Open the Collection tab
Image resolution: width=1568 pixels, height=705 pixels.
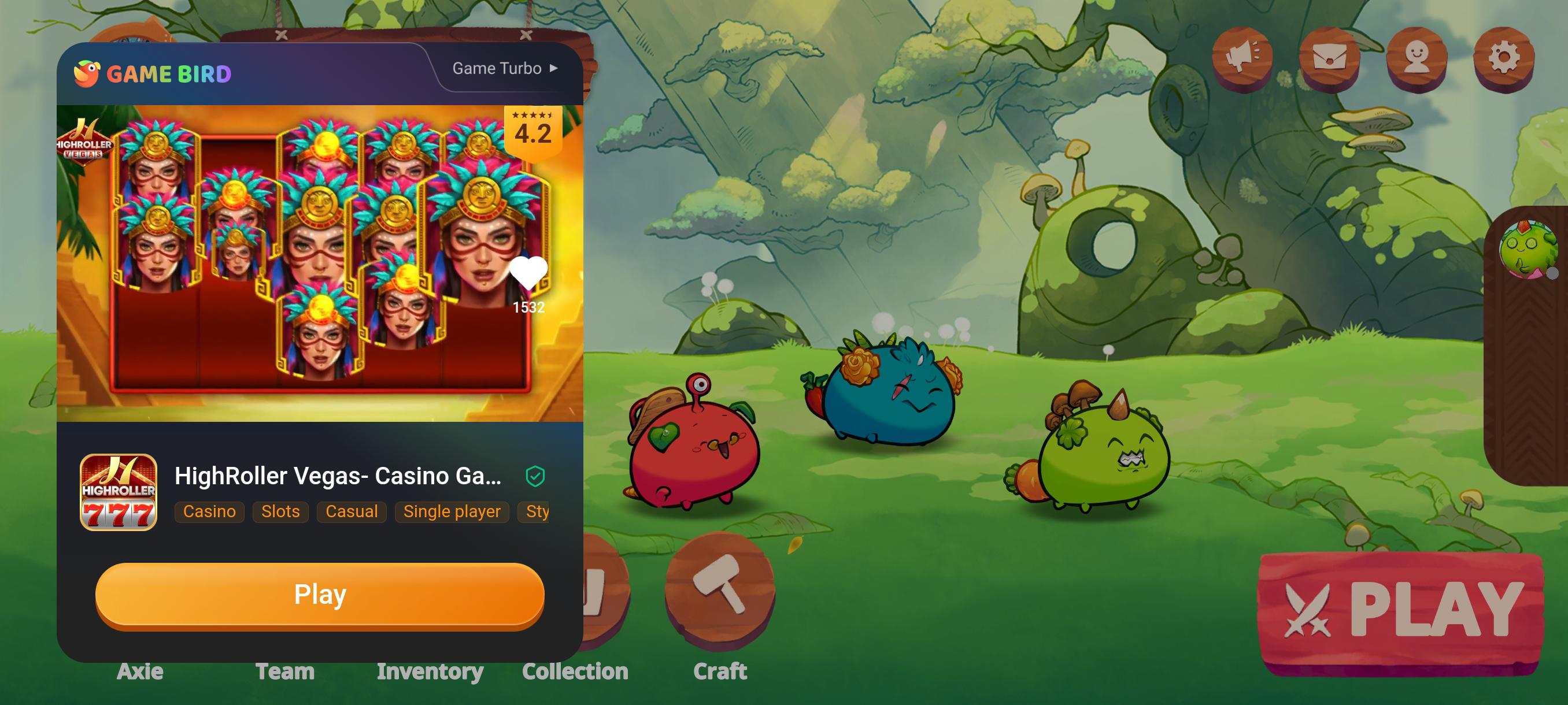click(576, 671)
